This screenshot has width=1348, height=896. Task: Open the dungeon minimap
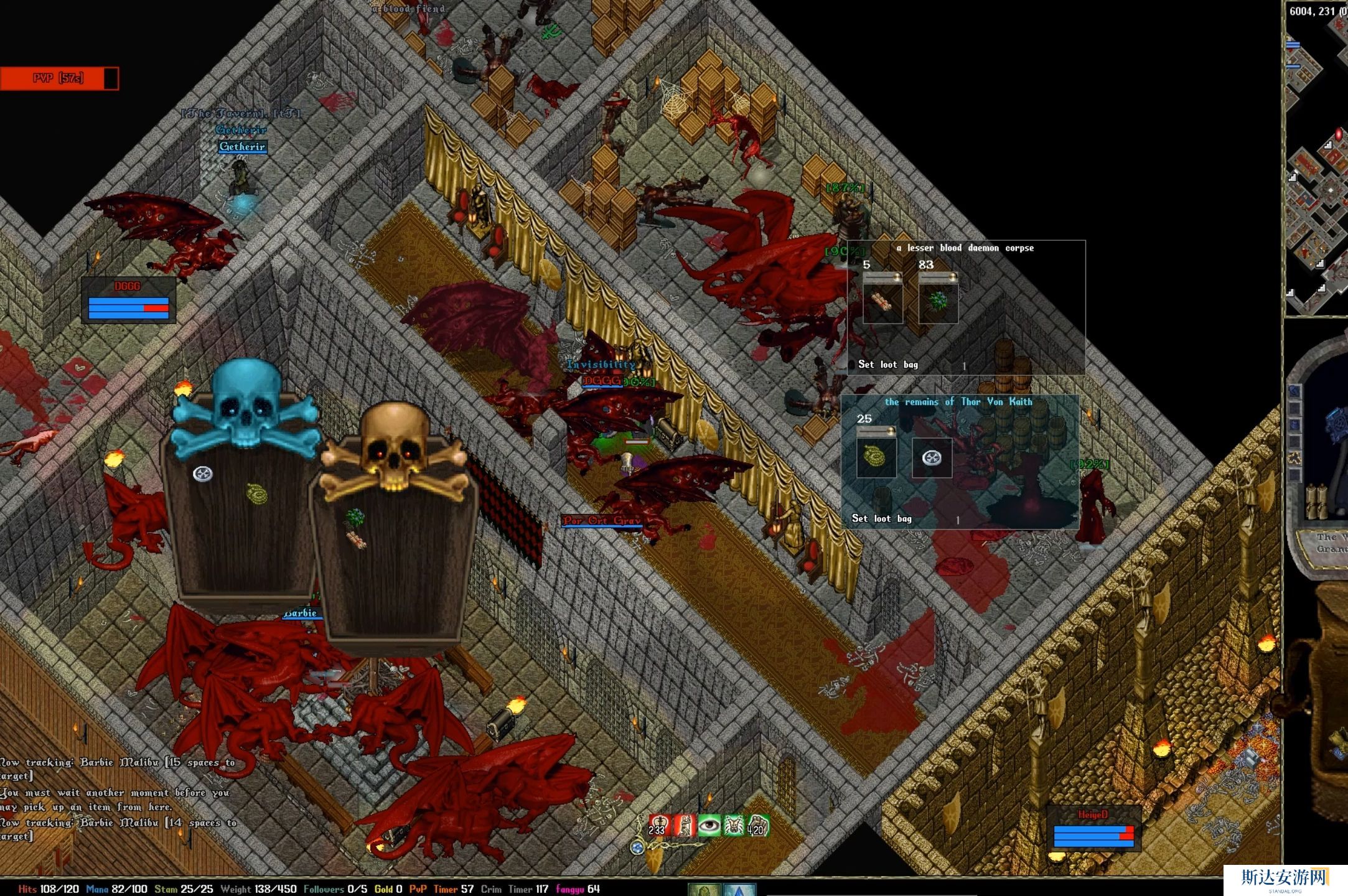click(x=1316, y=162)
